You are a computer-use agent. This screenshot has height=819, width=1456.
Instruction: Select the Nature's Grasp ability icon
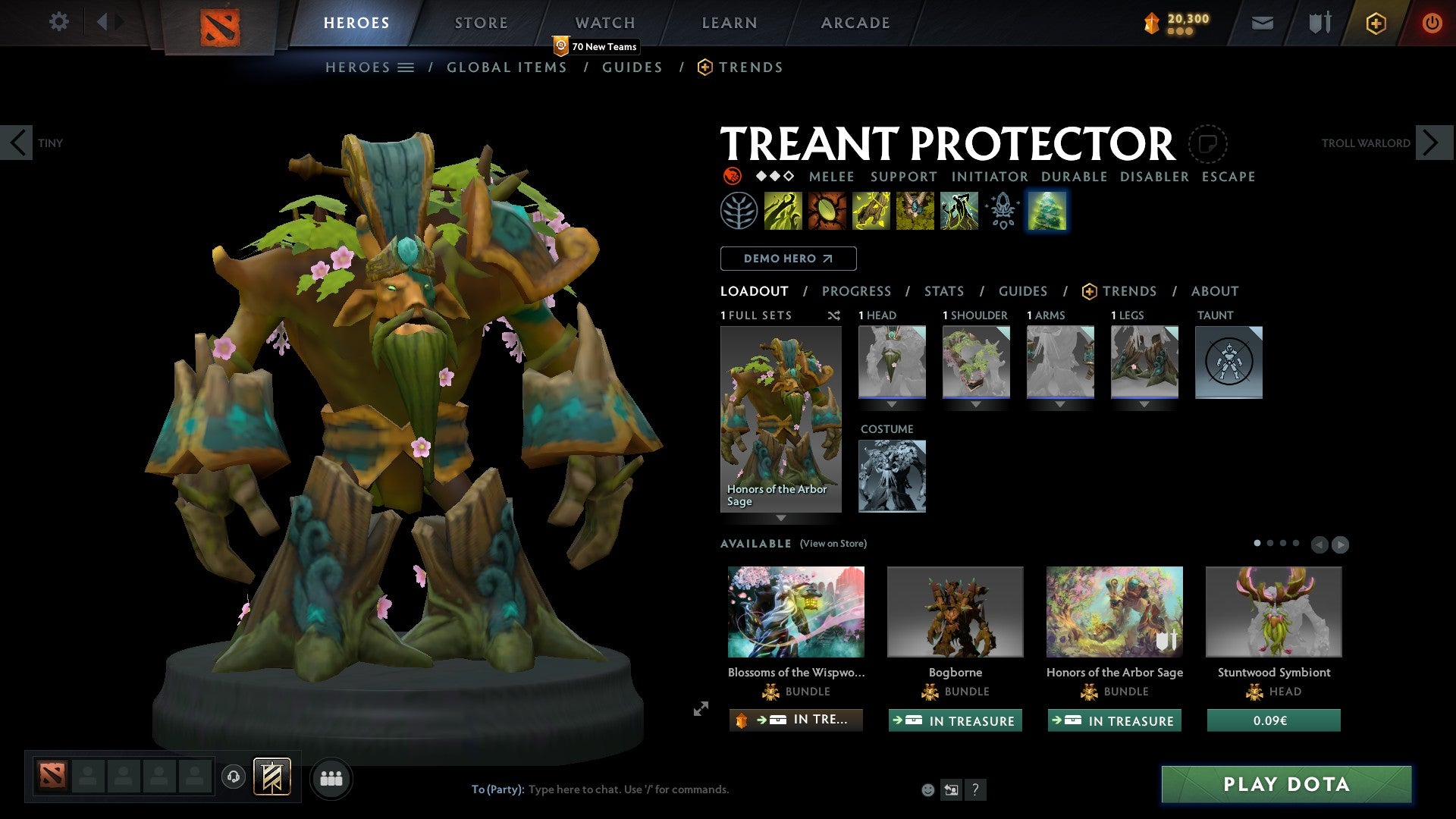(x=781, y=210)
